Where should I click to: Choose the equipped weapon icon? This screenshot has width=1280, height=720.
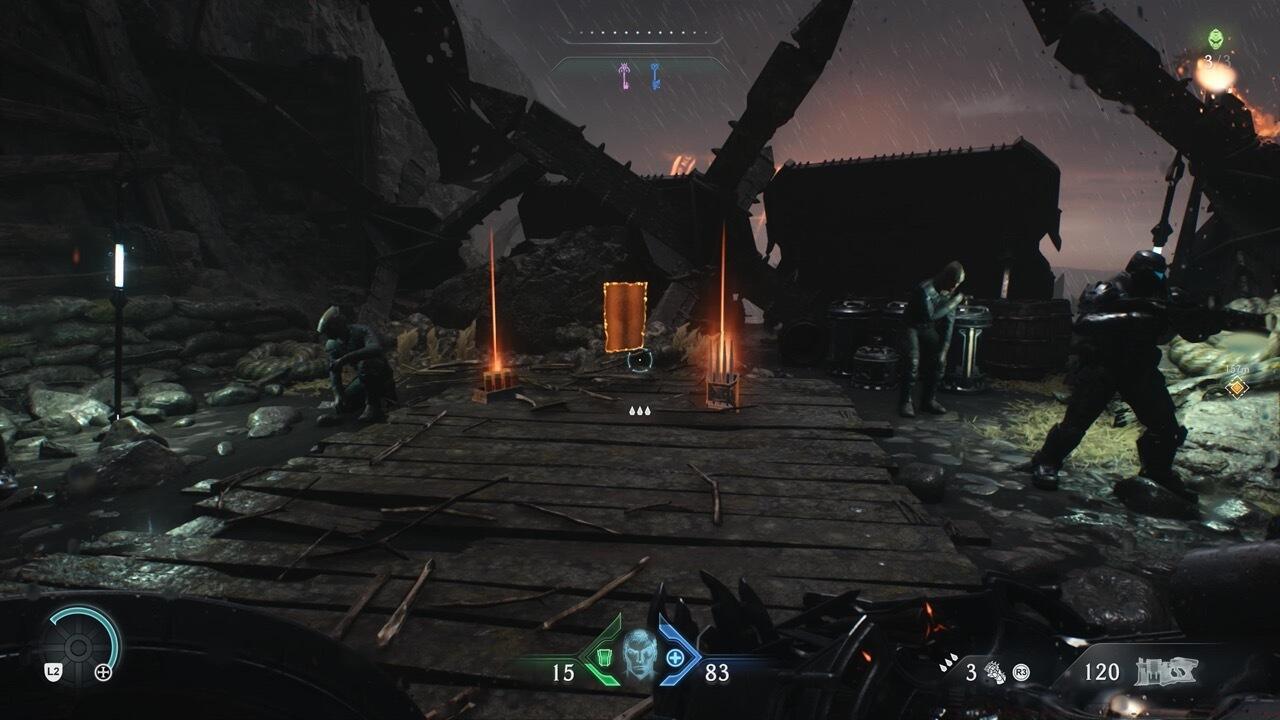[1167, 671]
